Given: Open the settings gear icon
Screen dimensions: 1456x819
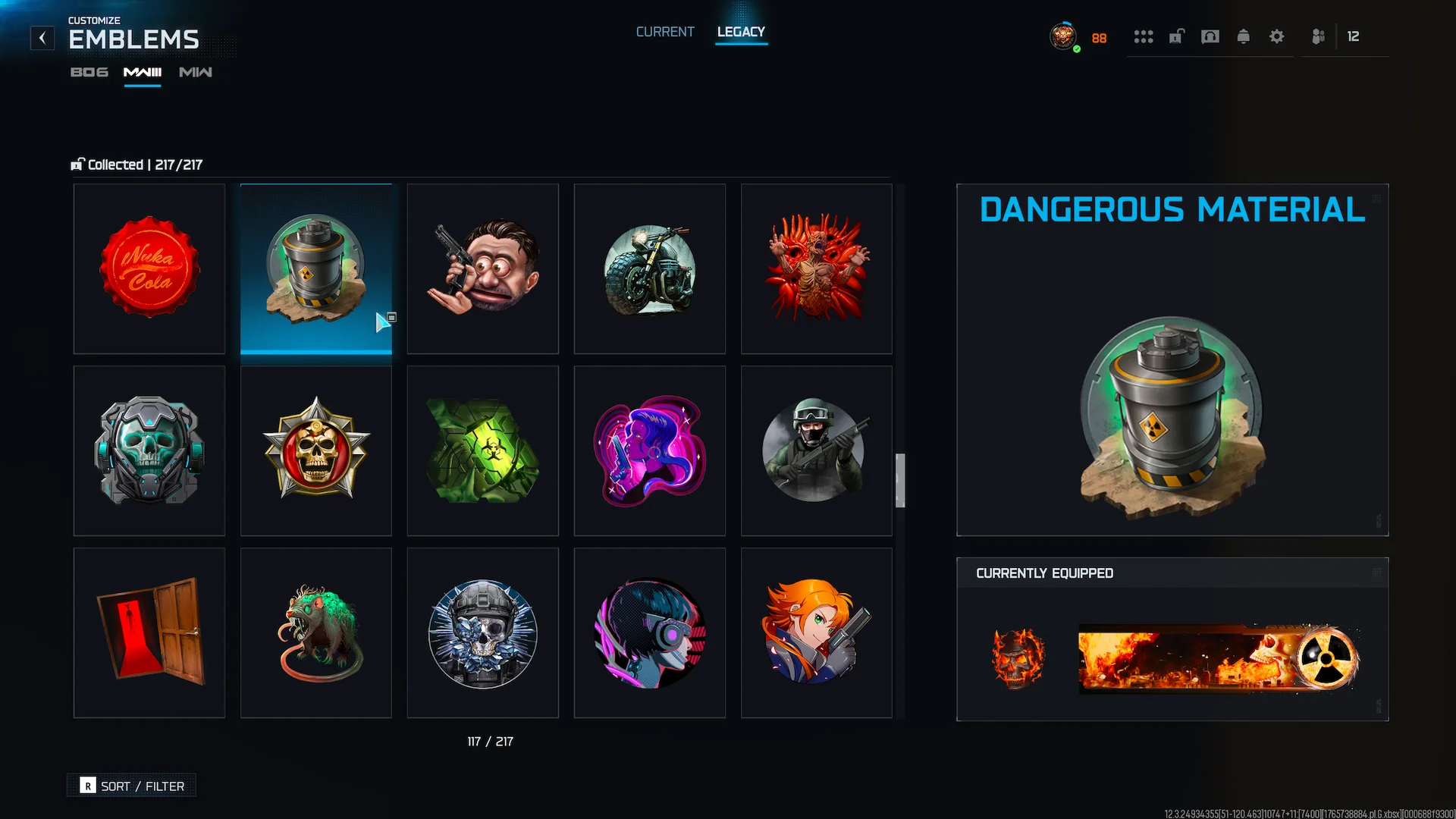Looking at the screenshot, I should [1276, 36].
